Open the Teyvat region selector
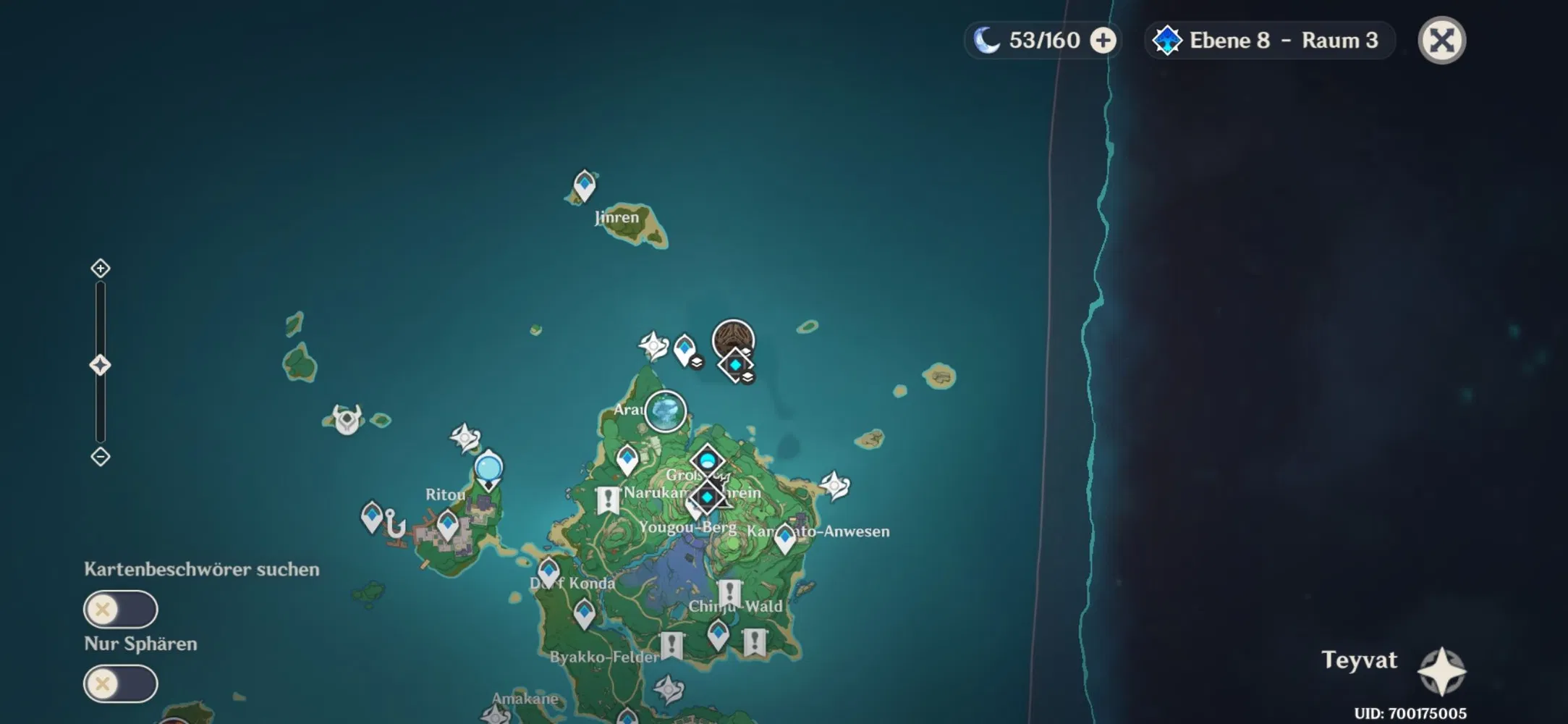This screenshot has width=1568, height=724. point(1360,660)
